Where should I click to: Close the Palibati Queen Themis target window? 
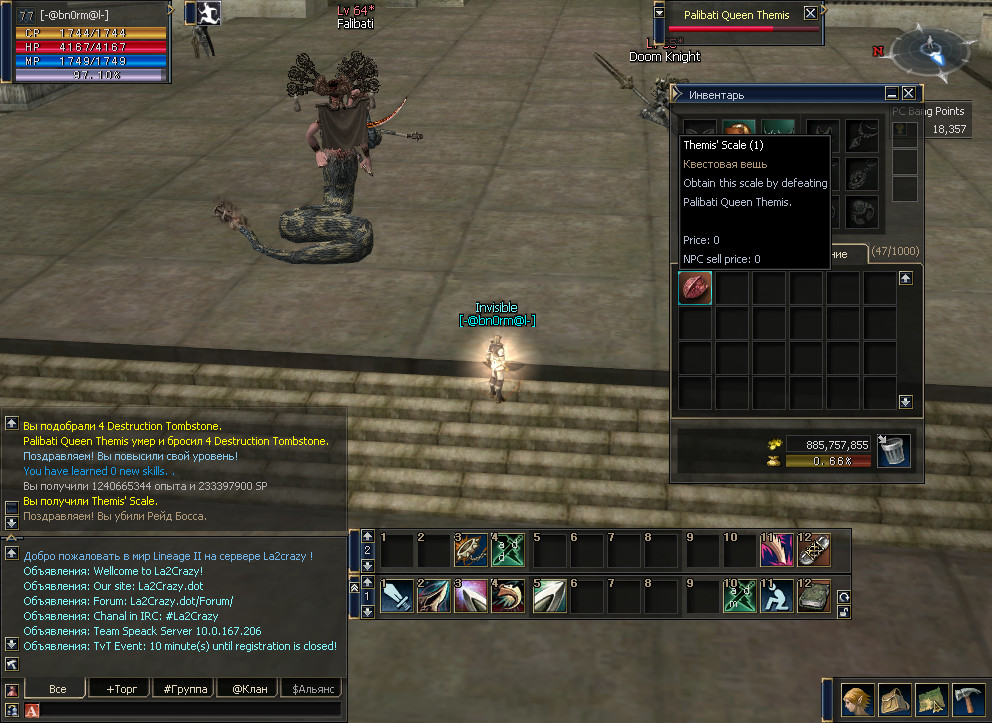pyautogui.click(x=810, y=14)
